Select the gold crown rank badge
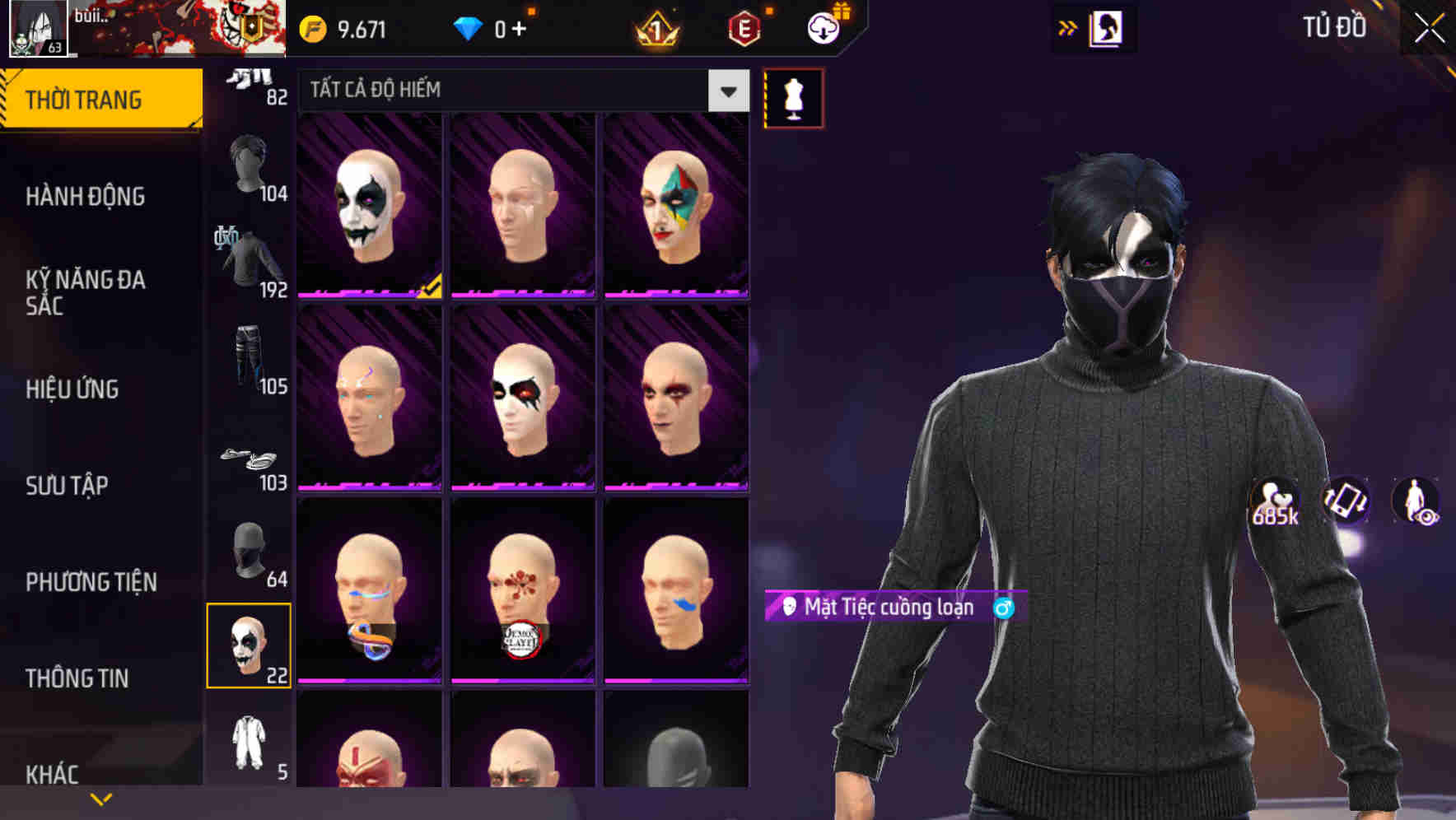1456x820 pixels. 653,26
